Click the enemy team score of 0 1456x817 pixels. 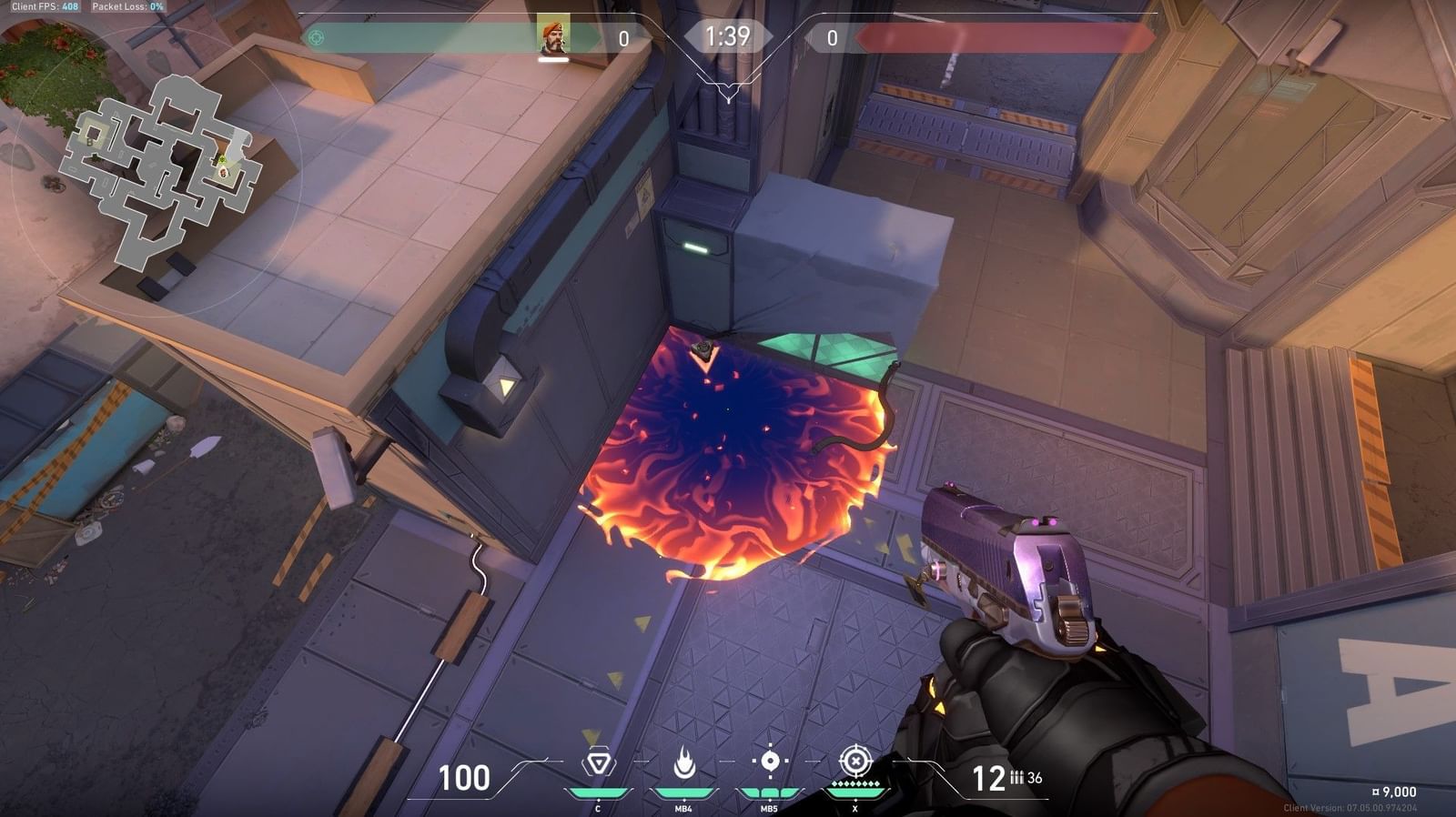click(x=831, y=37)
